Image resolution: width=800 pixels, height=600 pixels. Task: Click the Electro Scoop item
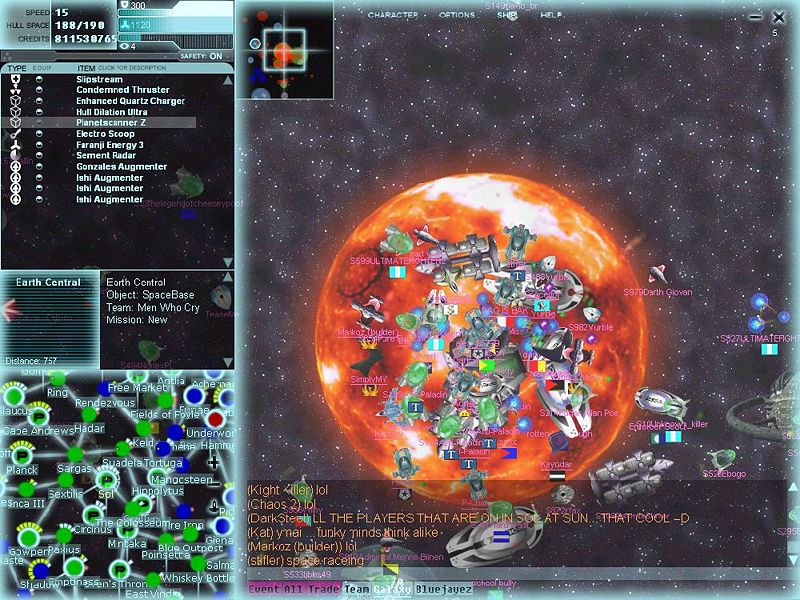pos(103,134)
